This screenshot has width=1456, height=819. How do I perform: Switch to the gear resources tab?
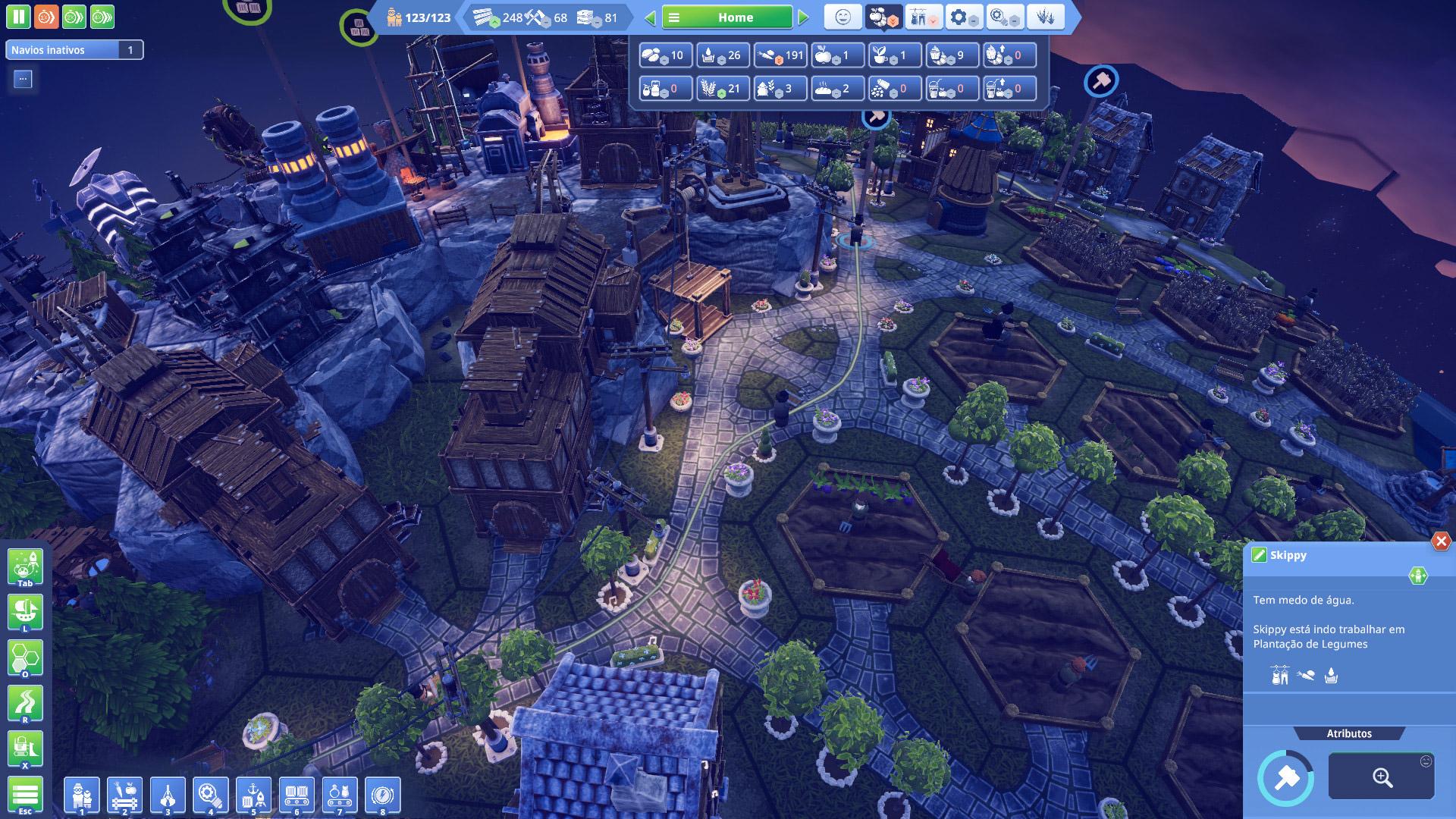[962, 17]
